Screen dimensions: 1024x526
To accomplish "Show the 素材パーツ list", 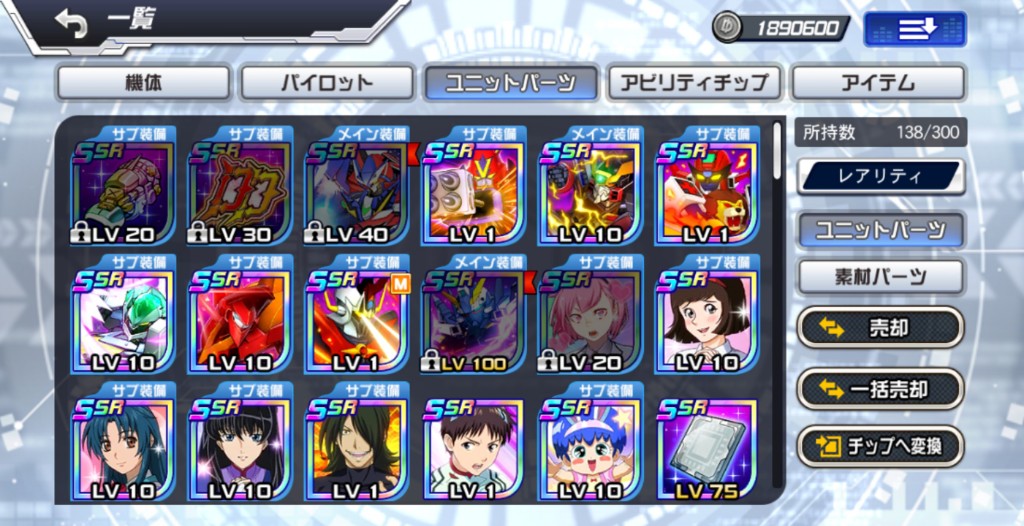I will (880, 277).
